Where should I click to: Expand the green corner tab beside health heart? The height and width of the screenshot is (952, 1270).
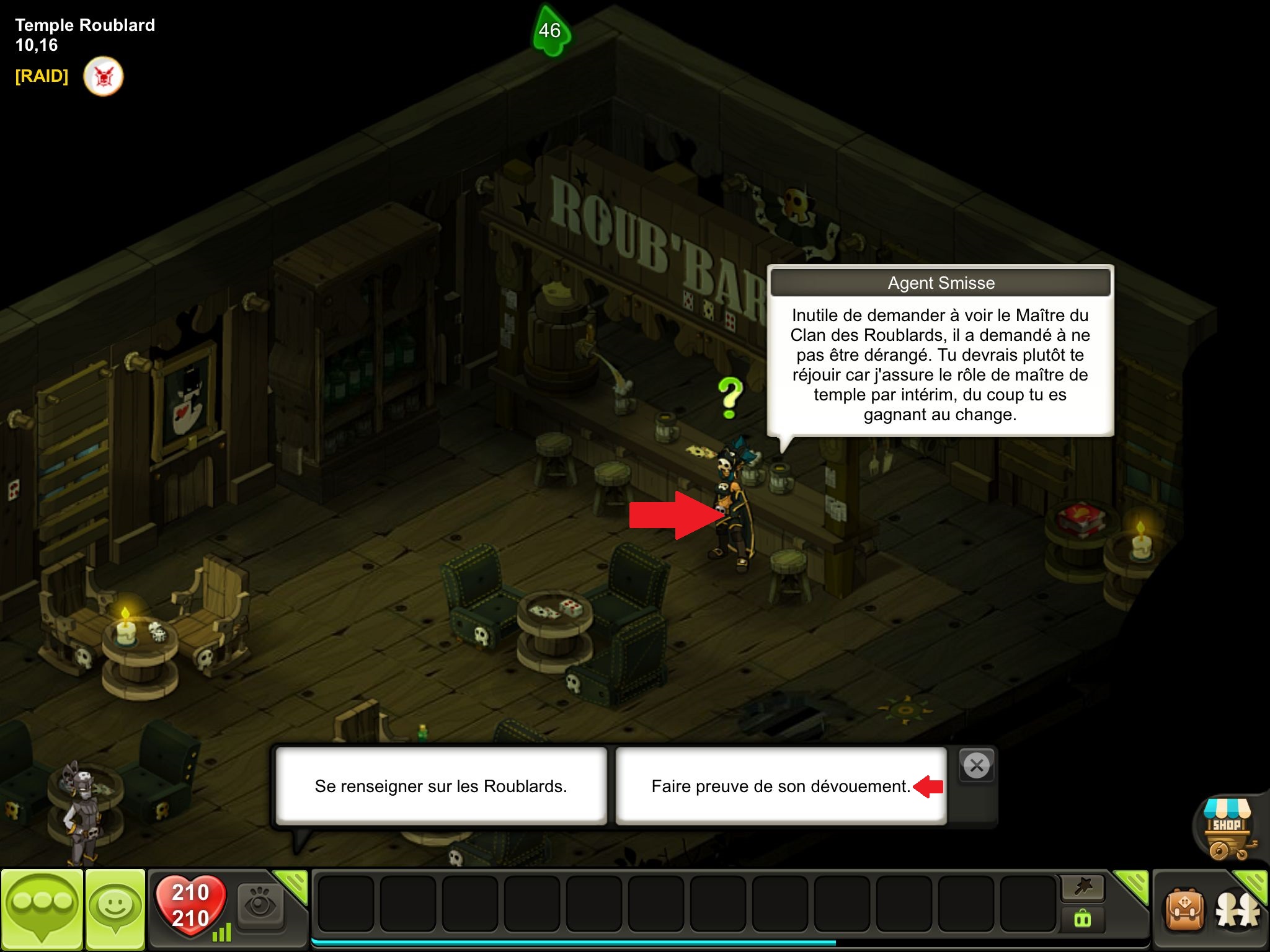293,884
